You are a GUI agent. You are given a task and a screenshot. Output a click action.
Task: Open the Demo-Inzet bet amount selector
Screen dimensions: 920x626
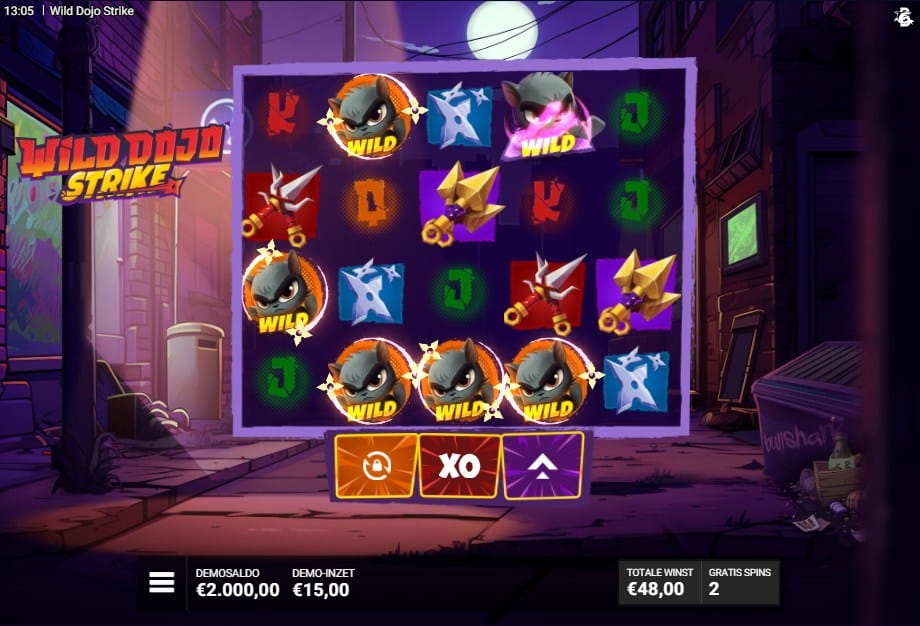(x=322, y=583)
